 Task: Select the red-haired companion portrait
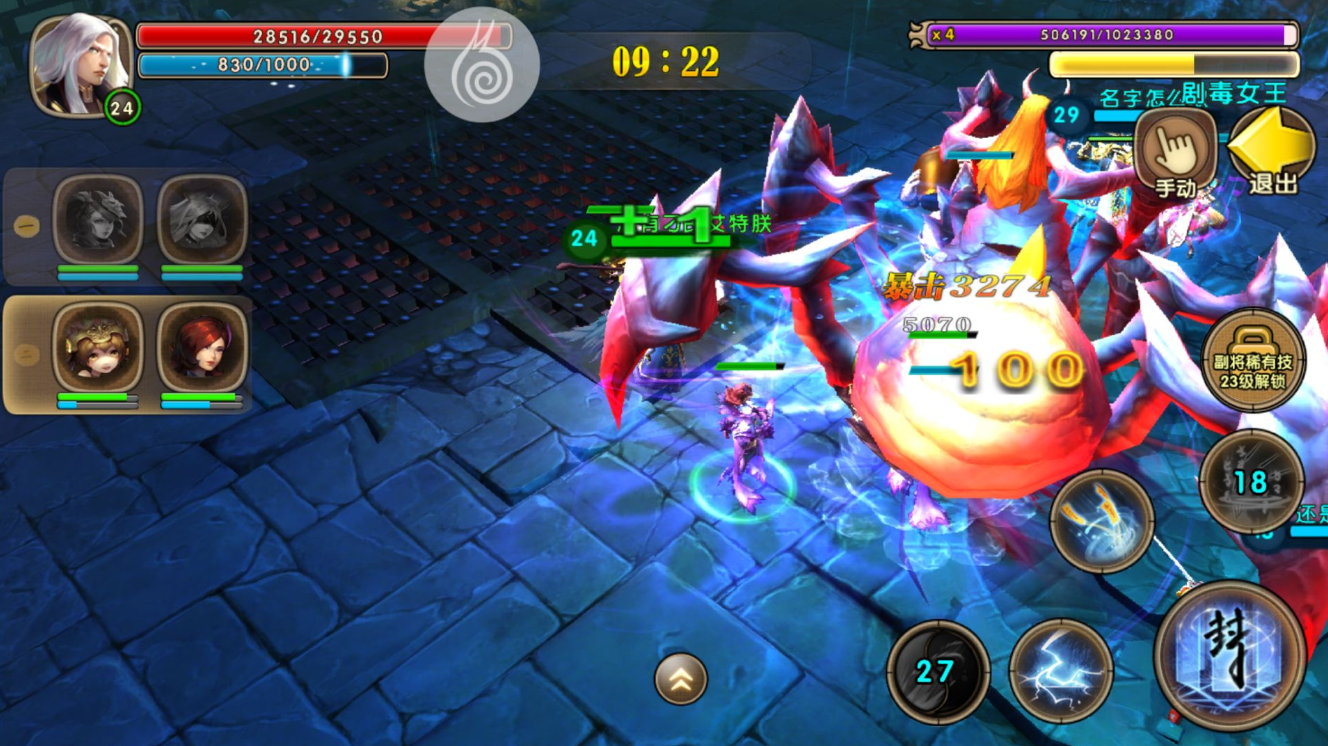coord(202,347)
